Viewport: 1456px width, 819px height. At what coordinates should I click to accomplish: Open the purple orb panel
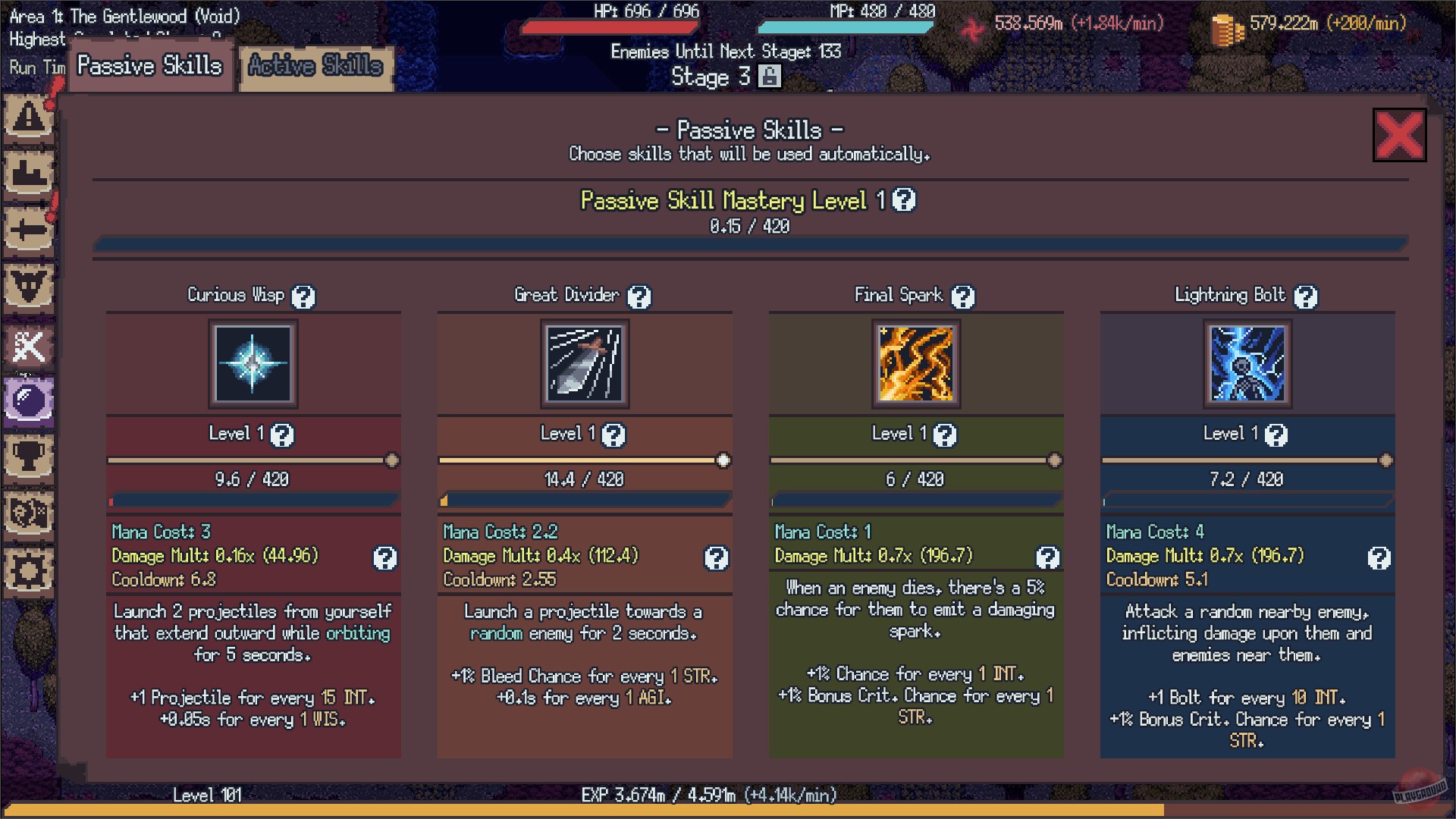[28, 400]
